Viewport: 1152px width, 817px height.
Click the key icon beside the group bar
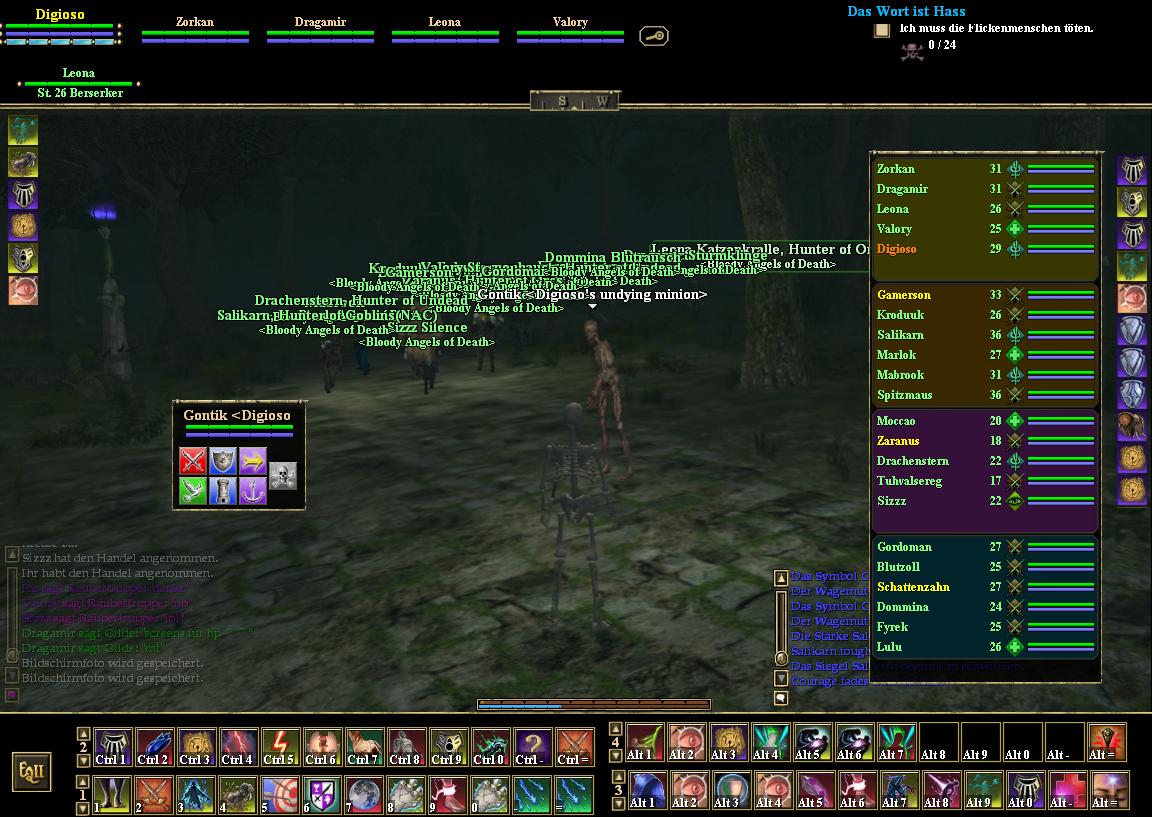click(654, 36)
